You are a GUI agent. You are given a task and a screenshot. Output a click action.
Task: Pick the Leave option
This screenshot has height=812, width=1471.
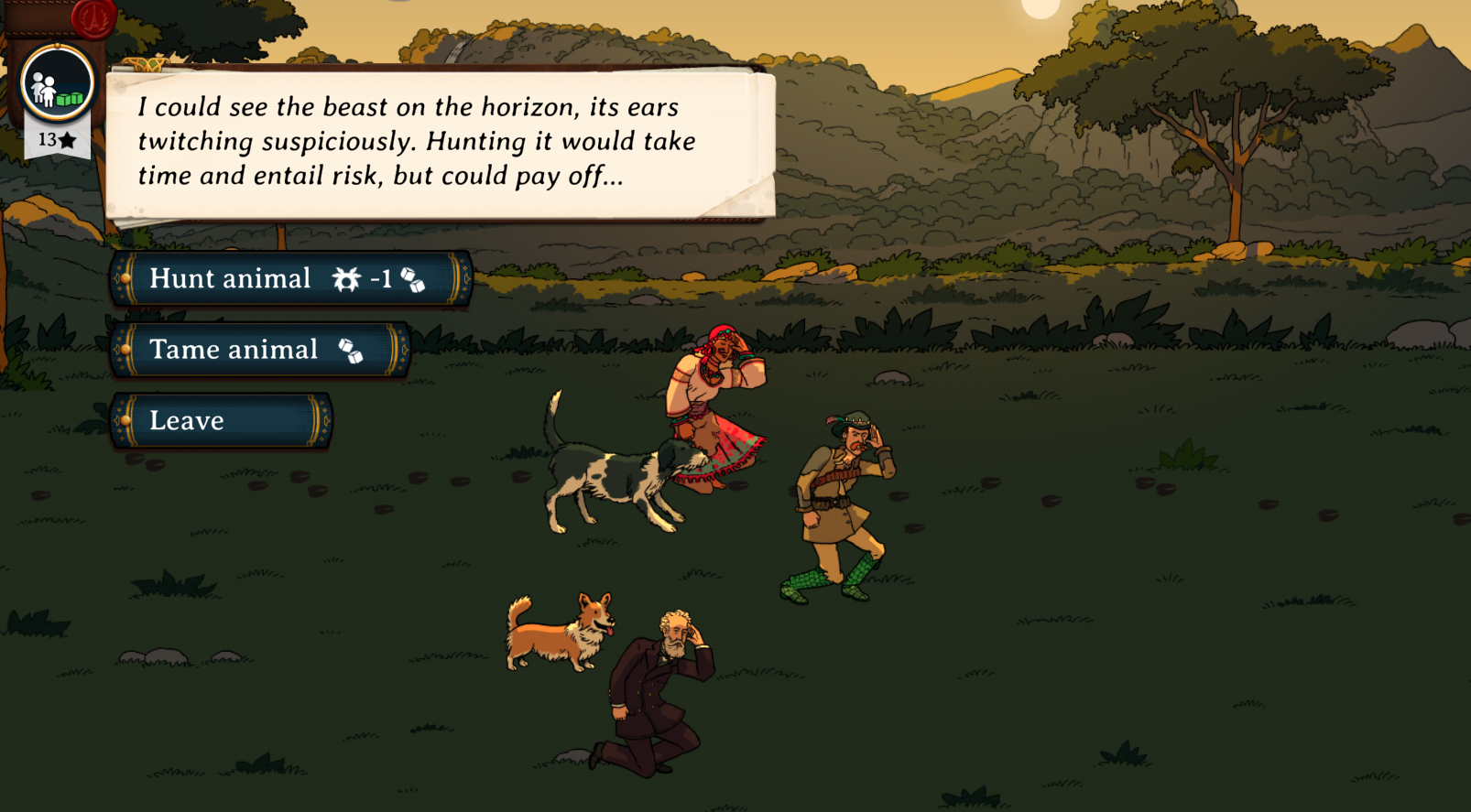pos(220,421)
